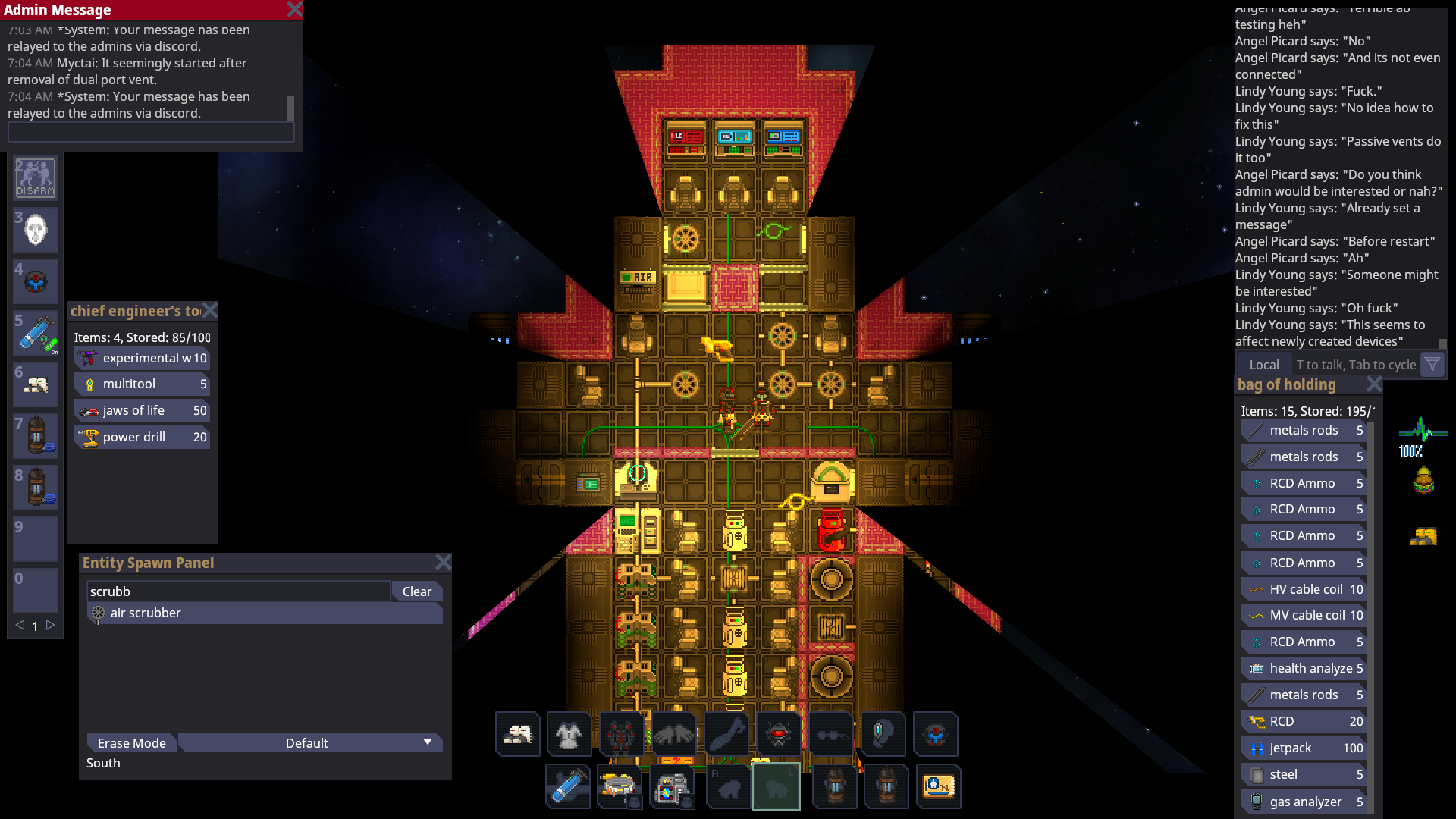The width and height of the screenshot is (1456, 819).
Task: Toggle DISARM combat mode in slot 2
Action: 35,178
